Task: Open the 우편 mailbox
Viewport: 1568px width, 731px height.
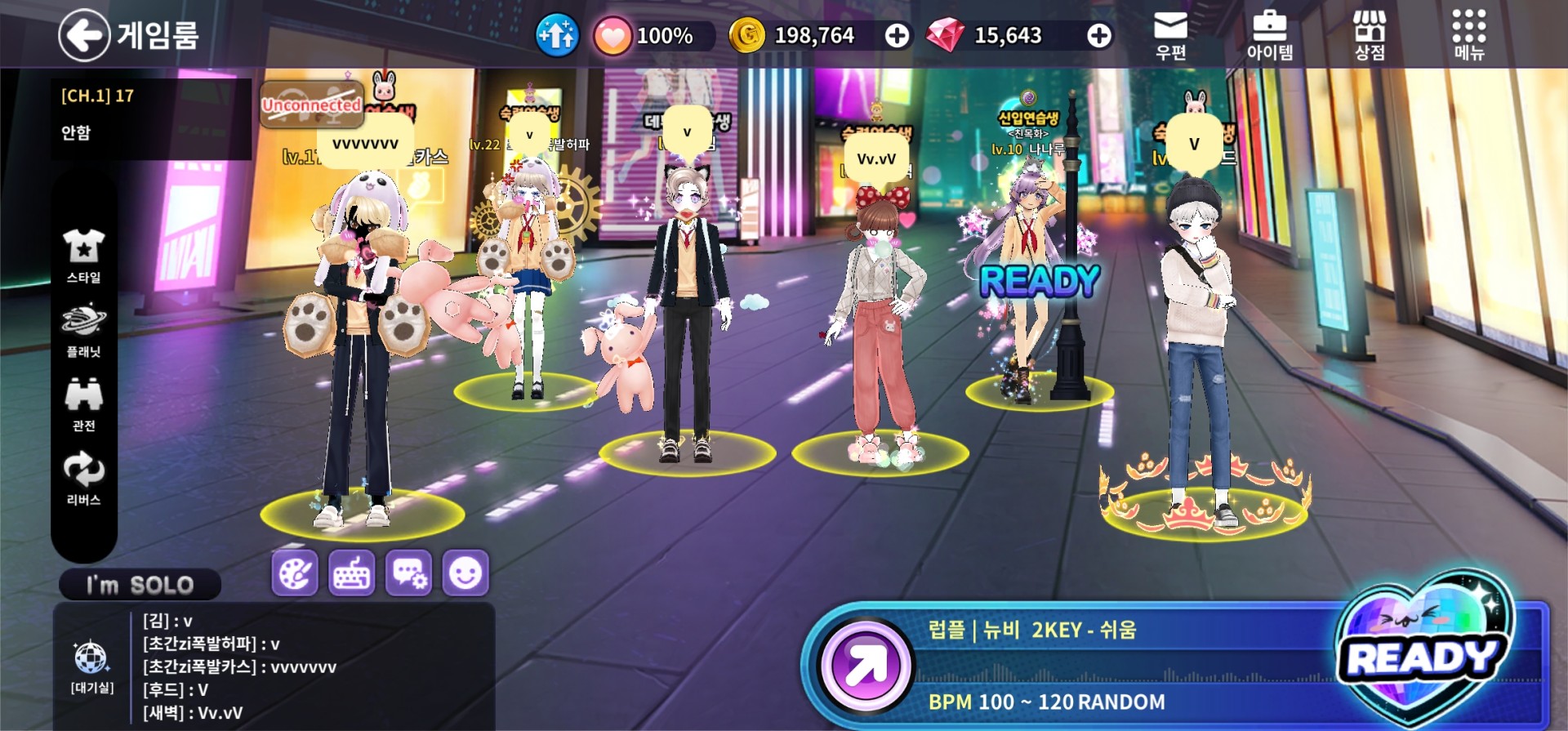Action: (x=1170, y=36)
